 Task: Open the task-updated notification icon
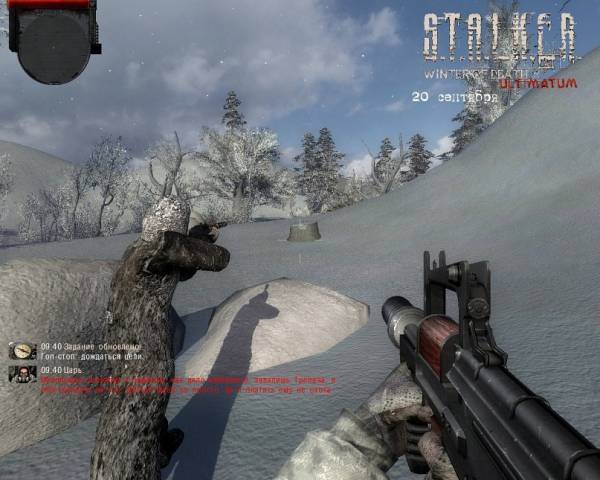pos(22,351)
